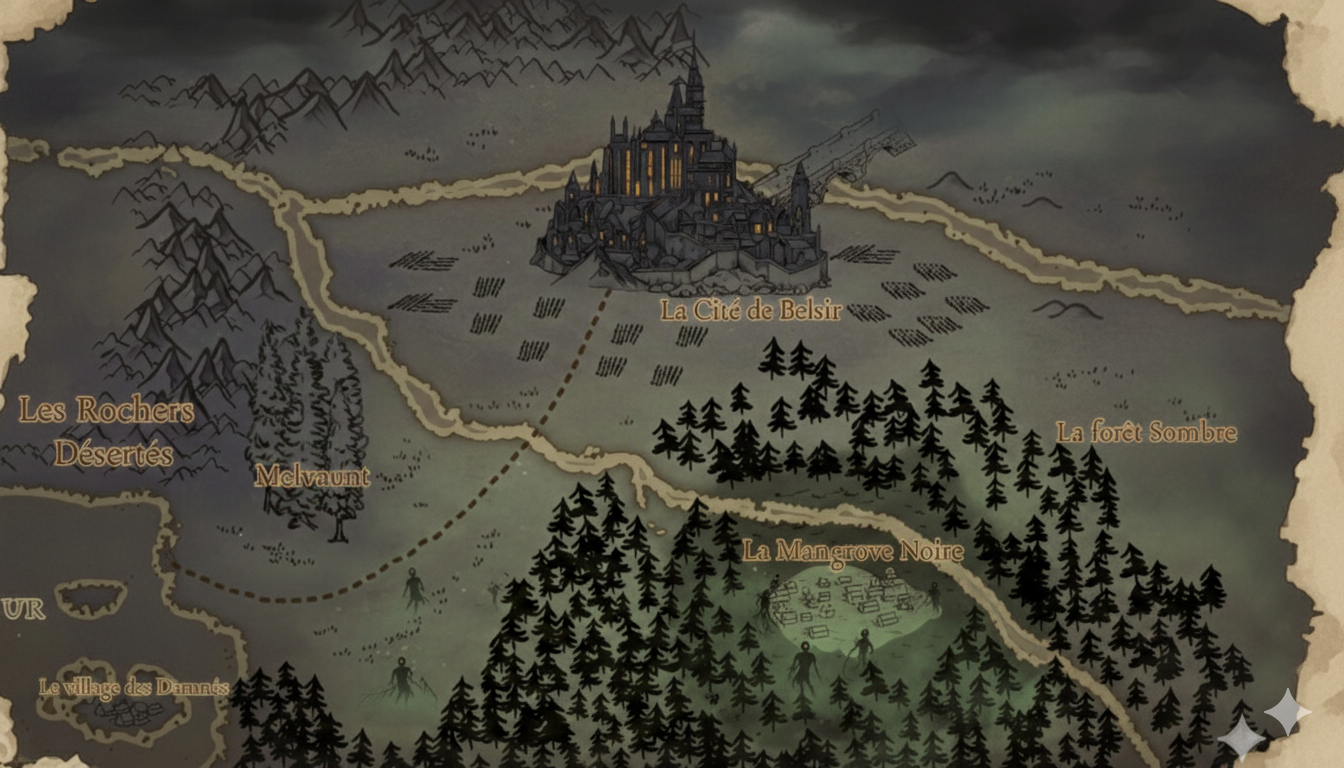1344x768 pixels.
Task: Select La forêt Sombre label
Action: pos(1146,433)
